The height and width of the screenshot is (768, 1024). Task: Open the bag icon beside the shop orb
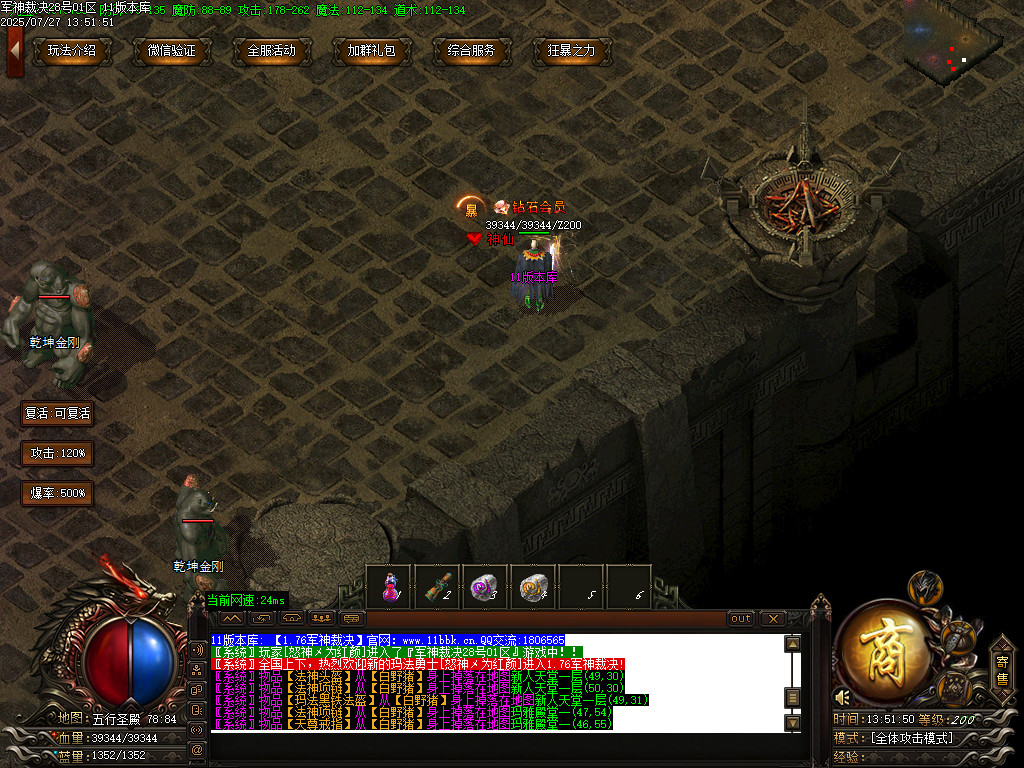(x=961, y=637)
